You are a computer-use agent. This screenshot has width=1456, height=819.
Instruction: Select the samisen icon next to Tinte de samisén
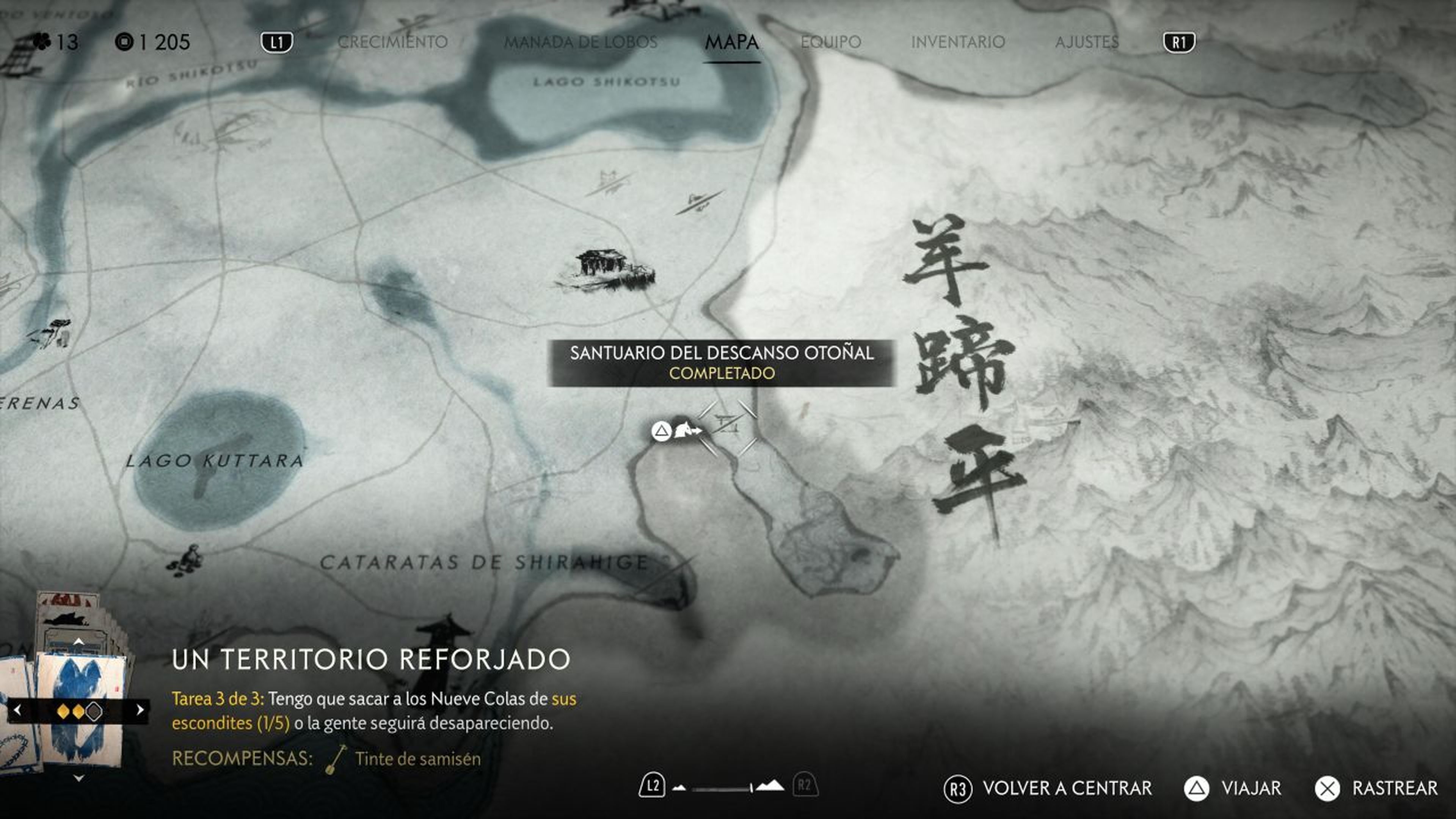coord(334,759)
